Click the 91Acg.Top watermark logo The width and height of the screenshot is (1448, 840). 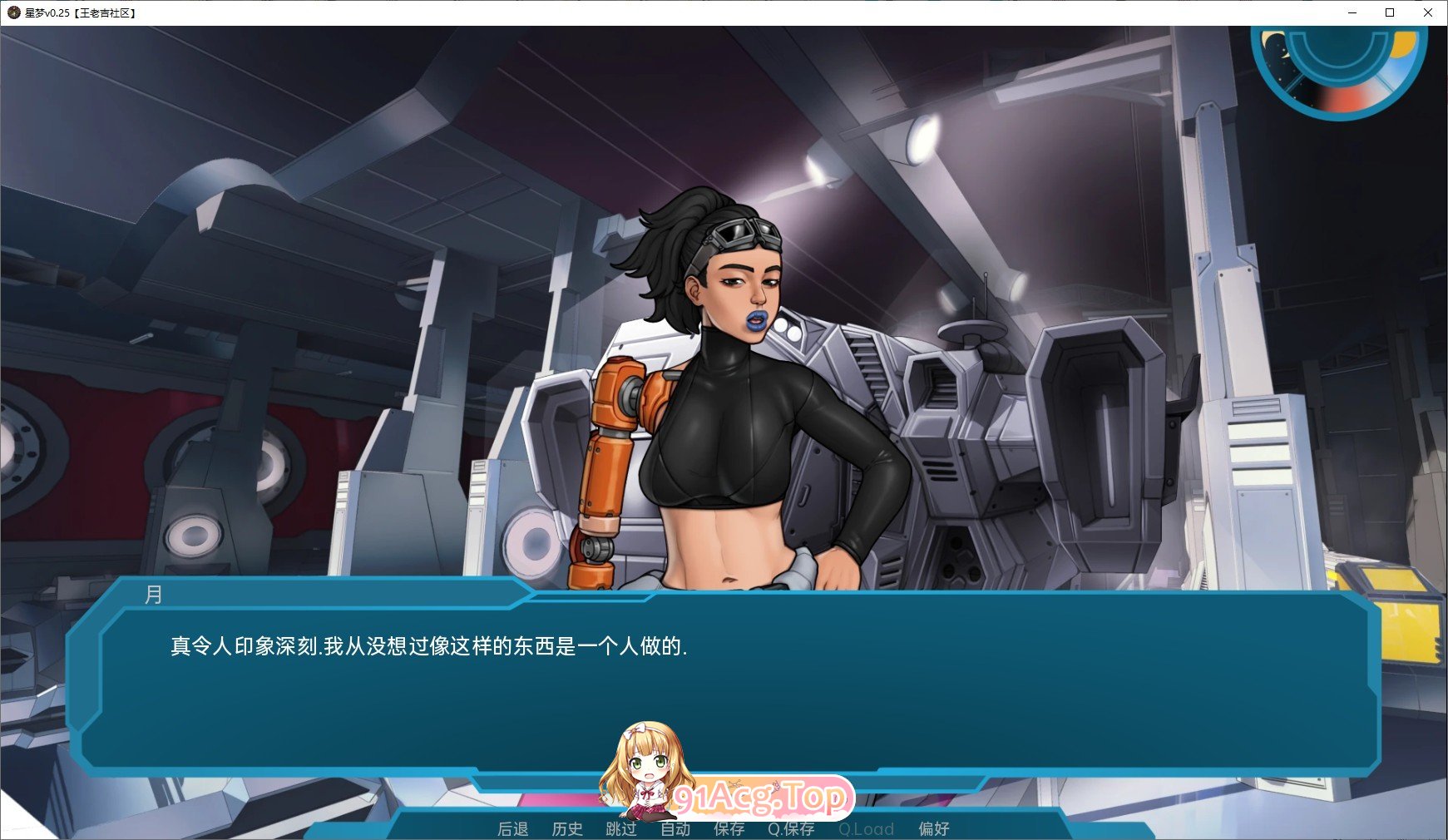tap(763, 796)
